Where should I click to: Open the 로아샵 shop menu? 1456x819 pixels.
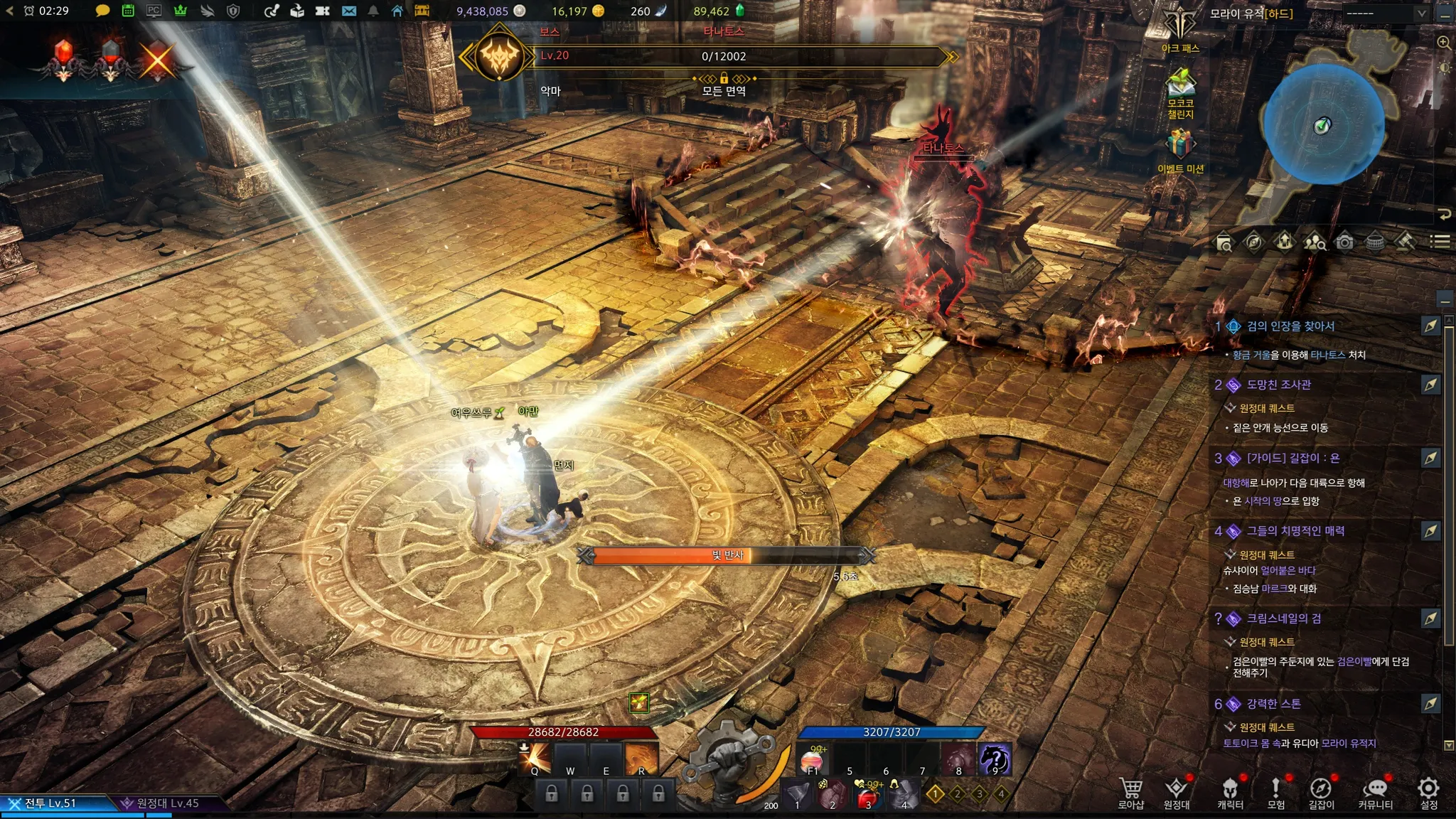[x=1131, y=791]
